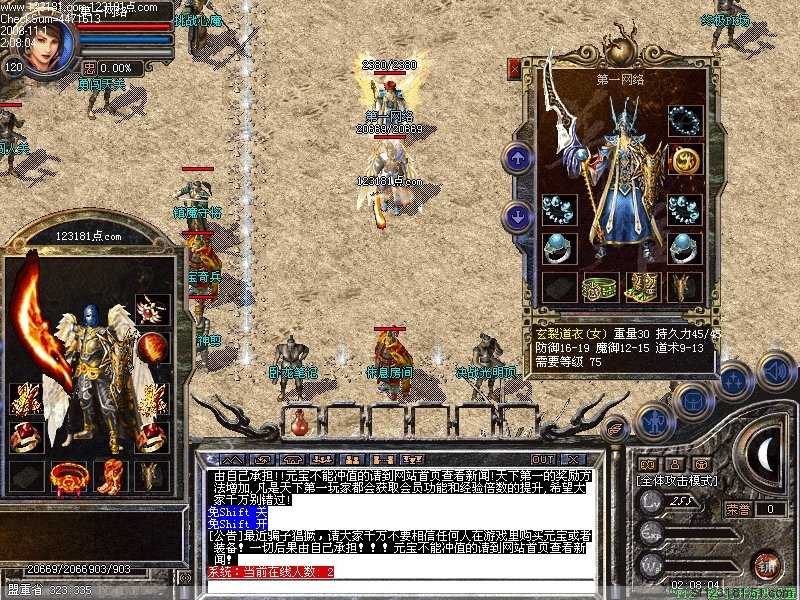The height and width of the screenshot is (600, 800).
Task: Toggle the all-attack mode label
Action: coord(677,481)
